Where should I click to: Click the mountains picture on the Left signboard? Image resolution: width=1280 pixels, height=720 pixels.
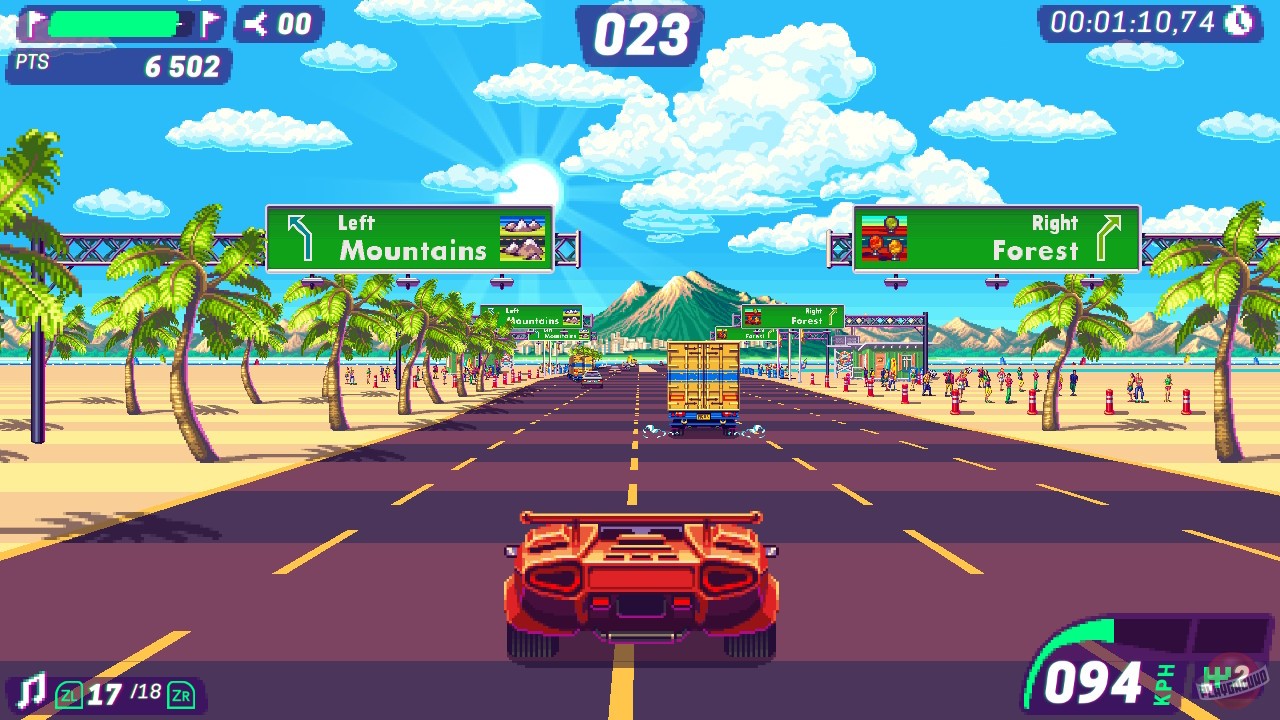pos(520,237)
